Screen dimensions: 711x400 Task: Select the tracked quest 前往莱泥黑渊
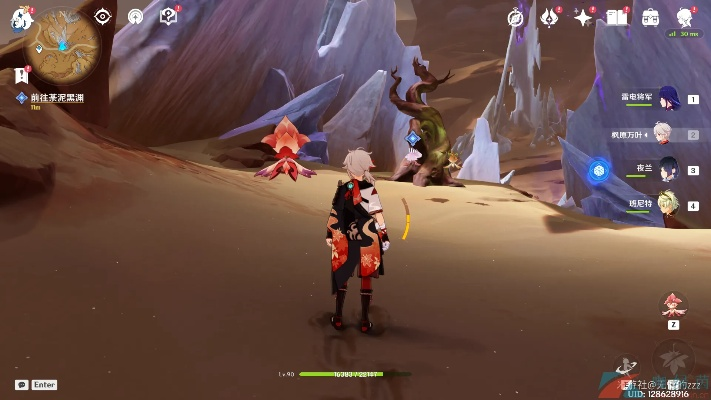pyautogui.click(x=57, y=98)
